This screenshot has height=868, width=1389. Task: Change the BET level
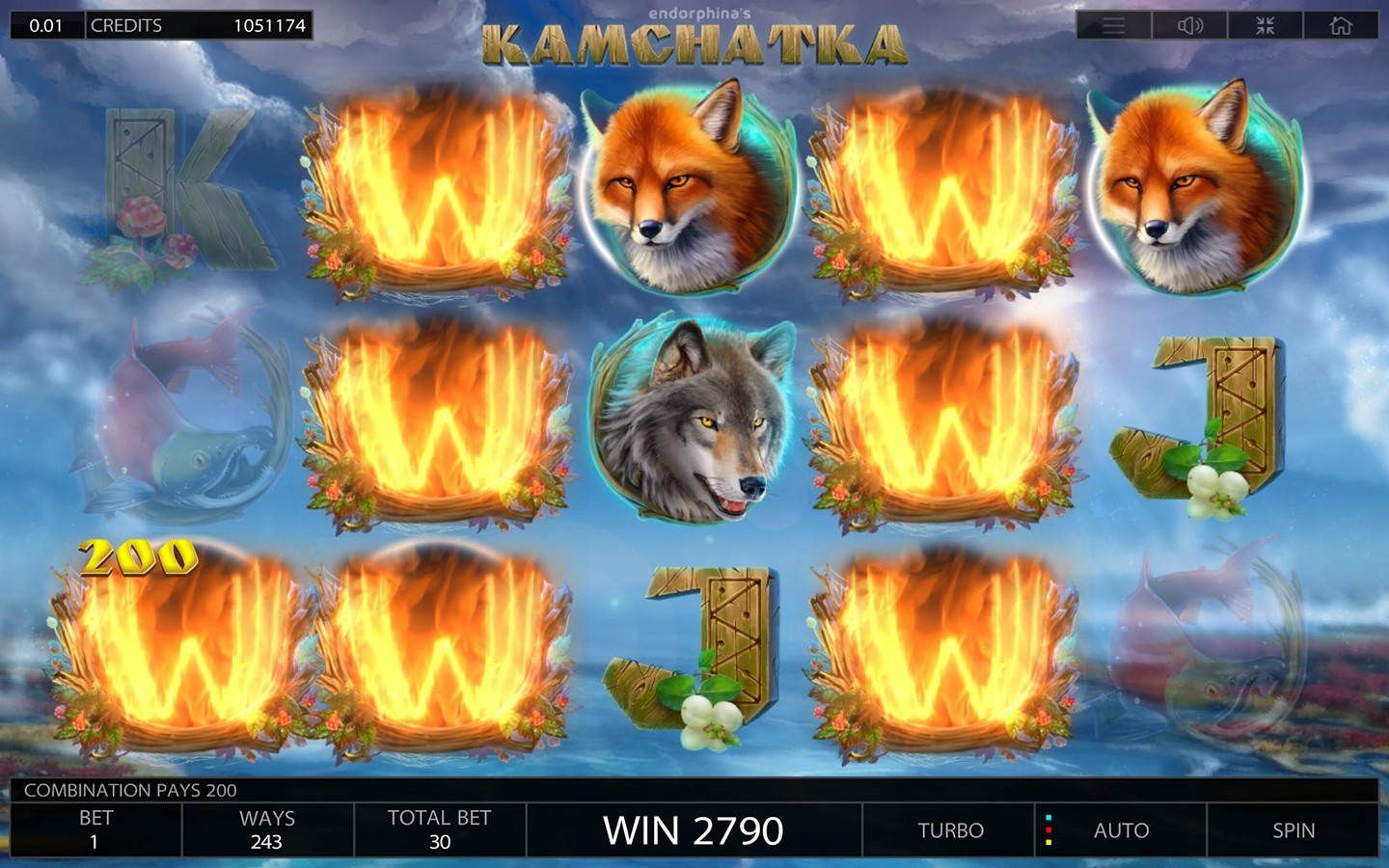tap(95, 830)
